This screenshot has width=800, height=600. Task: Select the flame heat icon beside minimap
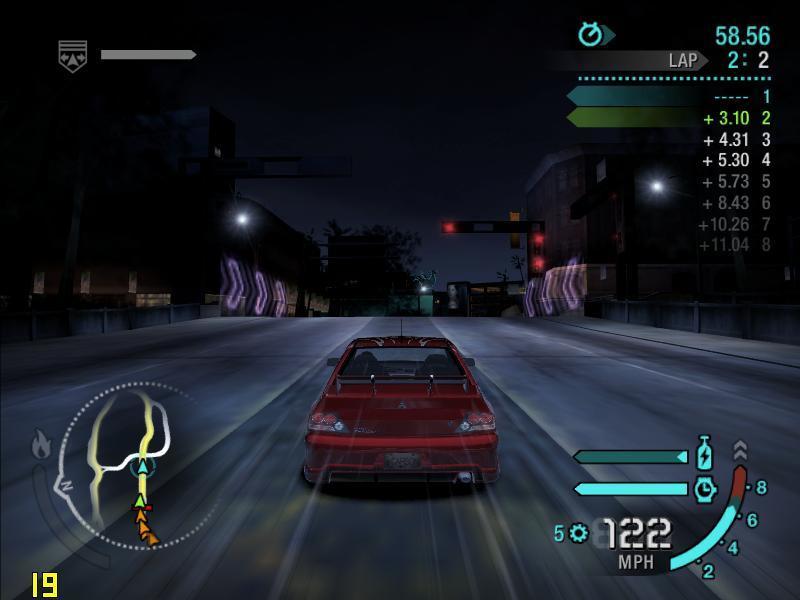41,443
